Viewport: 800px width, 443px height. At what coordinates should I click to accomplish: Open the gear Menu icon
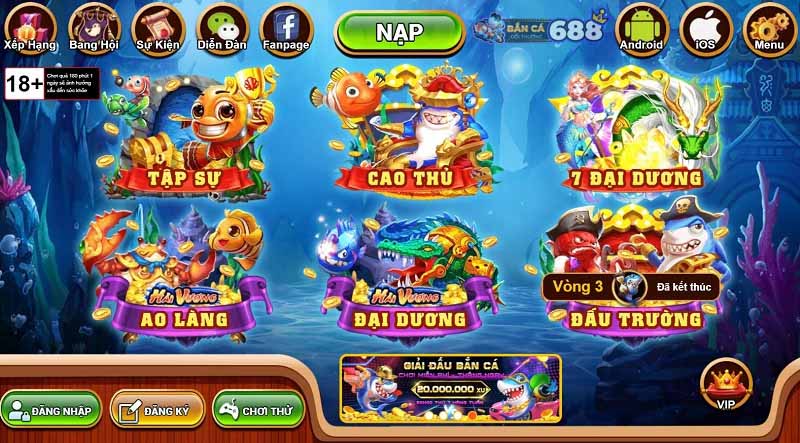(x=769, y=27)
